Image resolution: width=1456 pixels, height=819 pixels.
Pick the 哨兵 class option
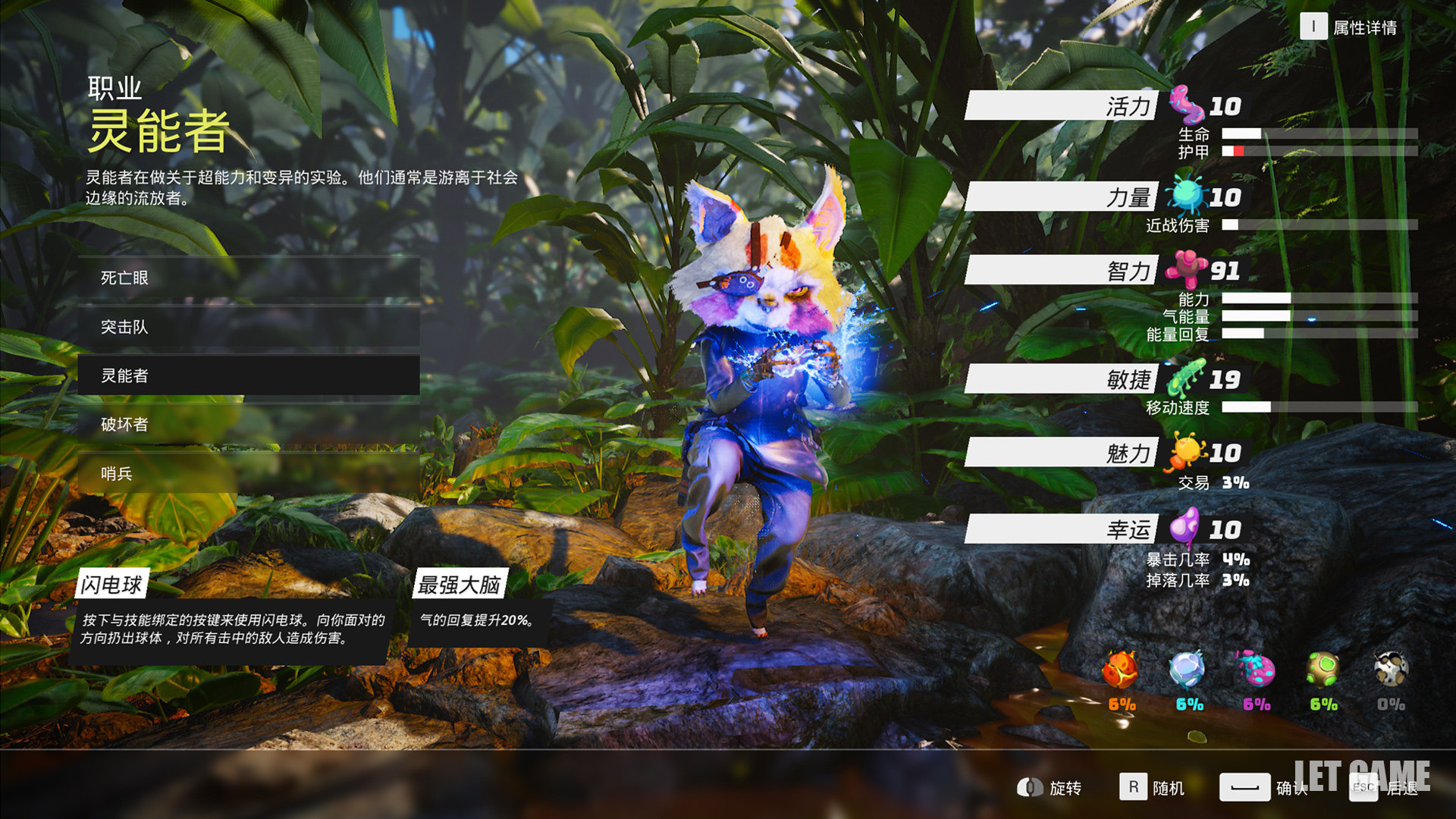tap(248, 473)
